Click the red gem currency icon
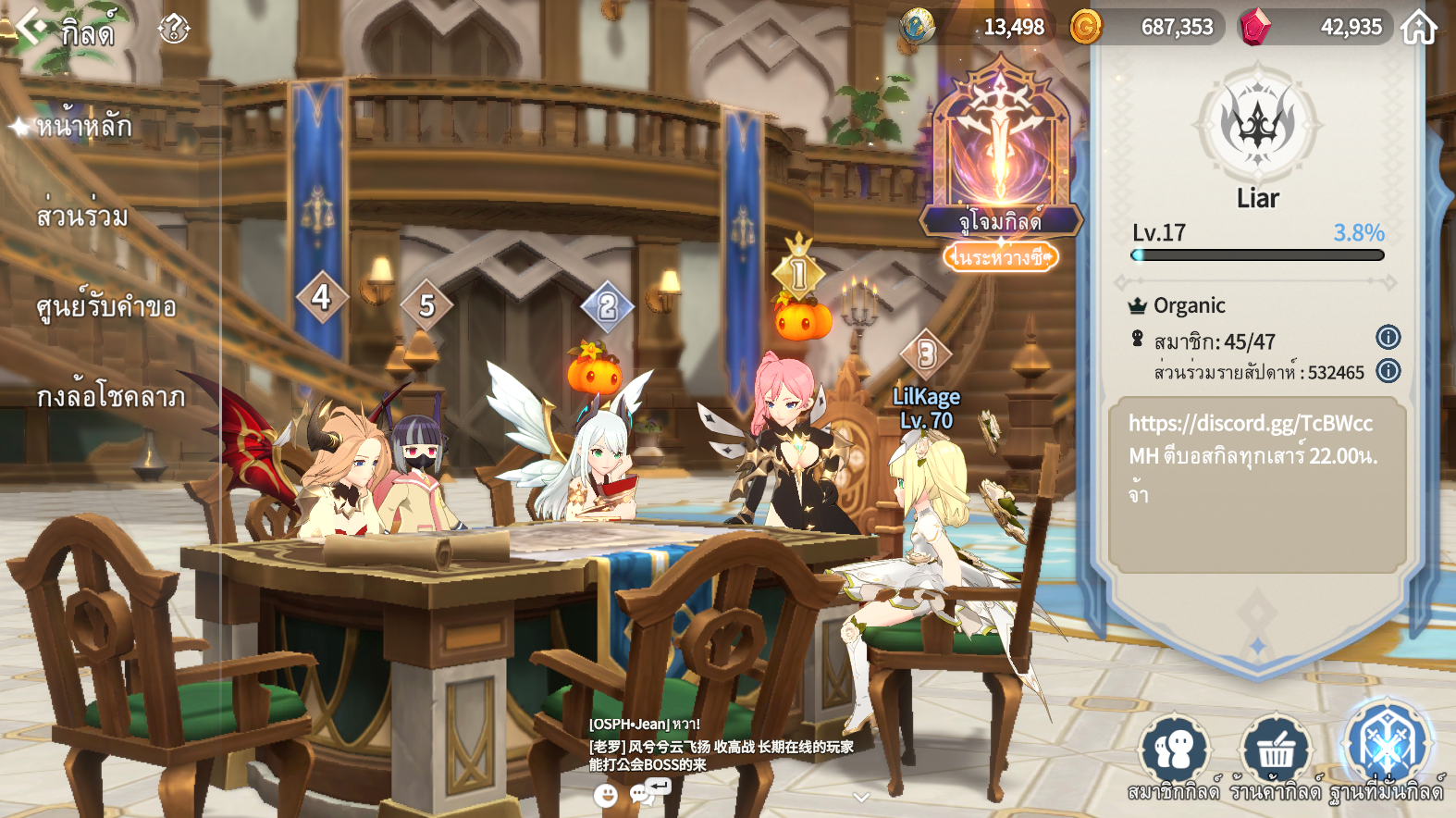Image resolution: width=1456 pixels, height=818 pixels. (1254, 28)
